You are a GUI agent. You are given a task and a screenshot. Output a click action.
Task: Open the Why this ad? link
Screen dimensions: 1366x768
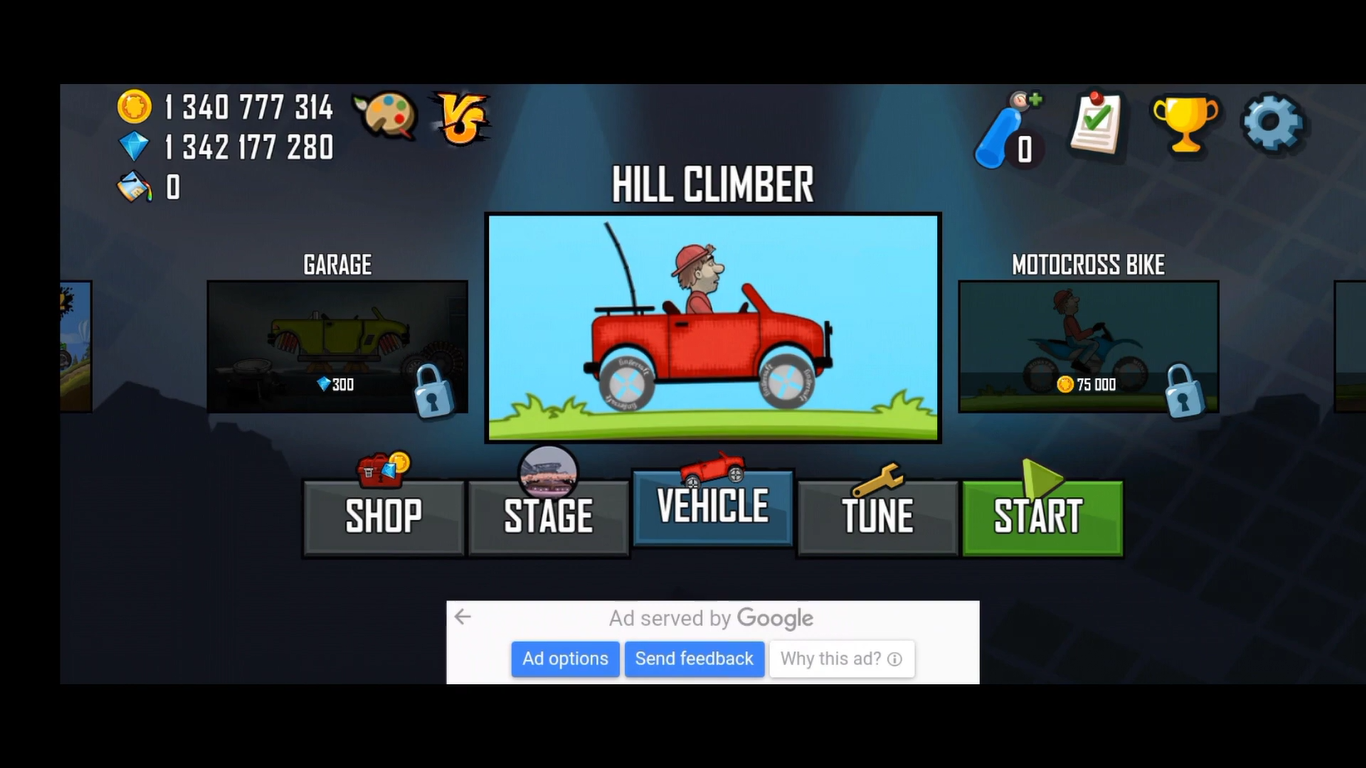[x=841, y=659]
